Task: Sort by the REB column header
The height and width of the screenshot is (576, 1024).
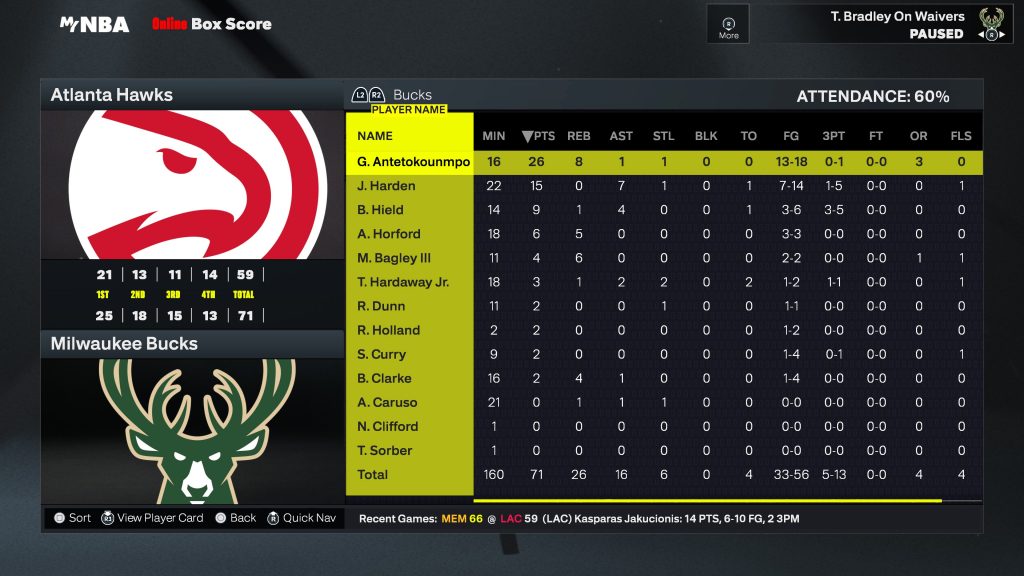Action: click(x=578, y=136)
